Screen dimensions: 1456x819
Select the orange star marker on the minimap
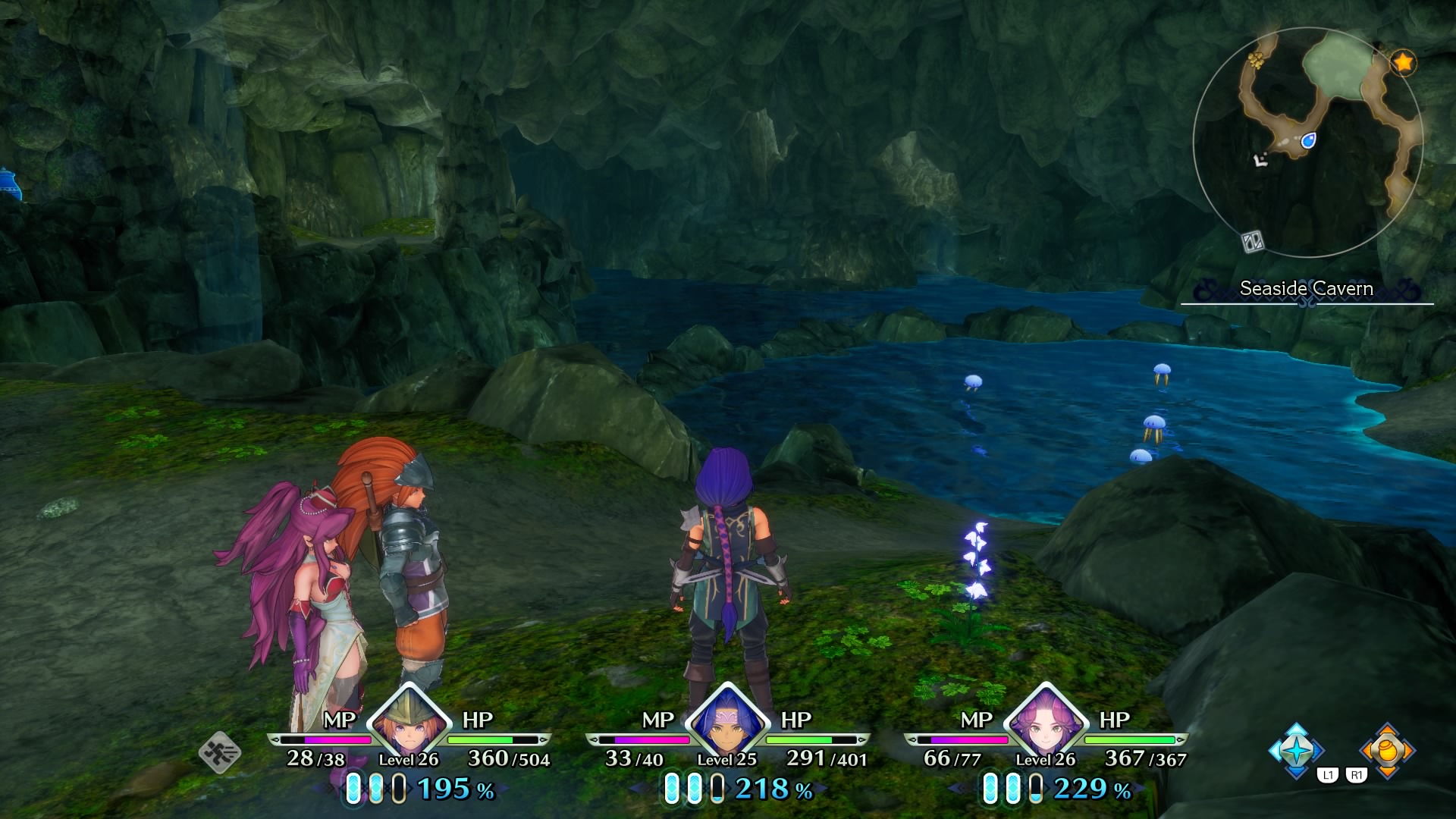tap(1404, 62)
